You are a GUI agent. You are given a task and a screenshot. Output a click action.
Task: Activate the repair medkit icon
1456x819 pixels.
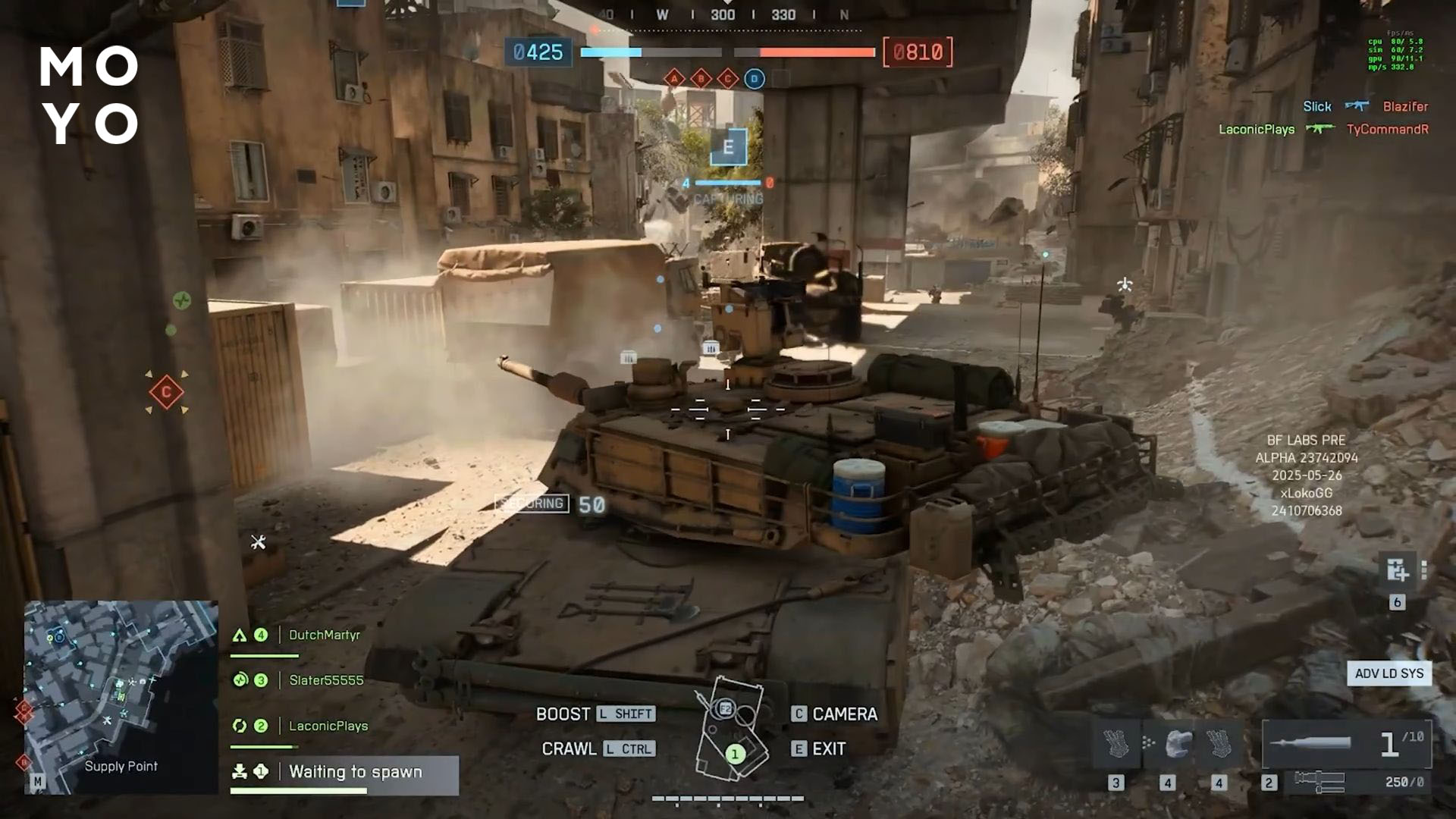[1397, 570]
